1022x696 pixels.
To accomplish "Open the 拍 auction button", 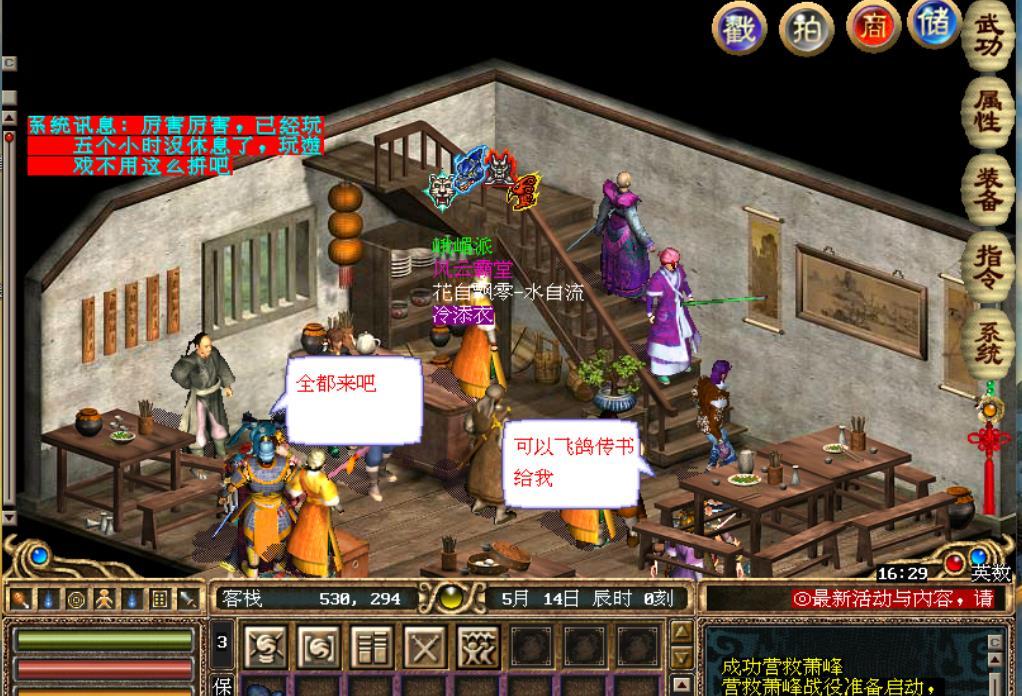I will point(807,28).
